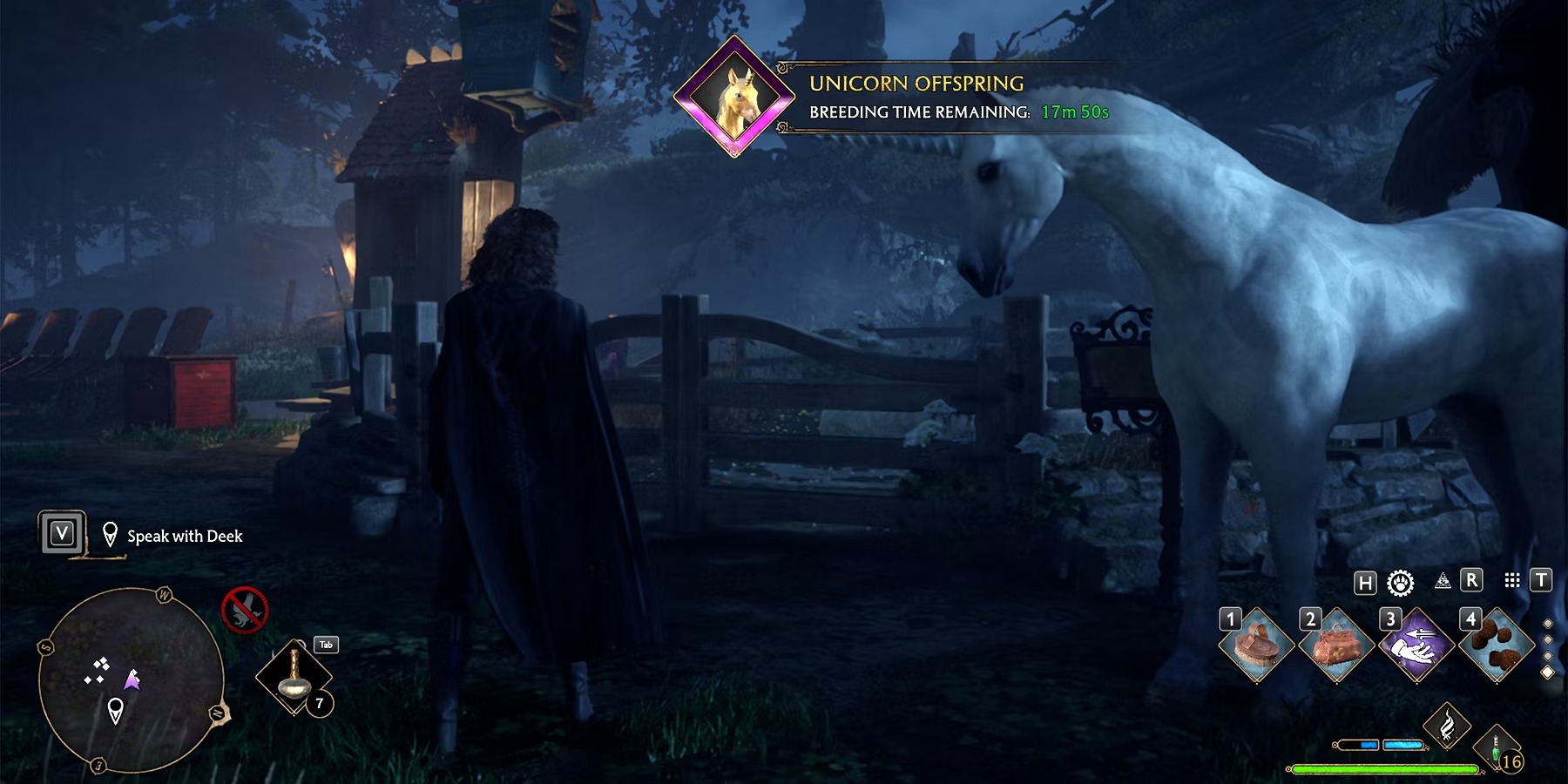Click the V keybind button
Image resolution: width=1568 pixels, height=784 pixels.
(x=62, y=535)
